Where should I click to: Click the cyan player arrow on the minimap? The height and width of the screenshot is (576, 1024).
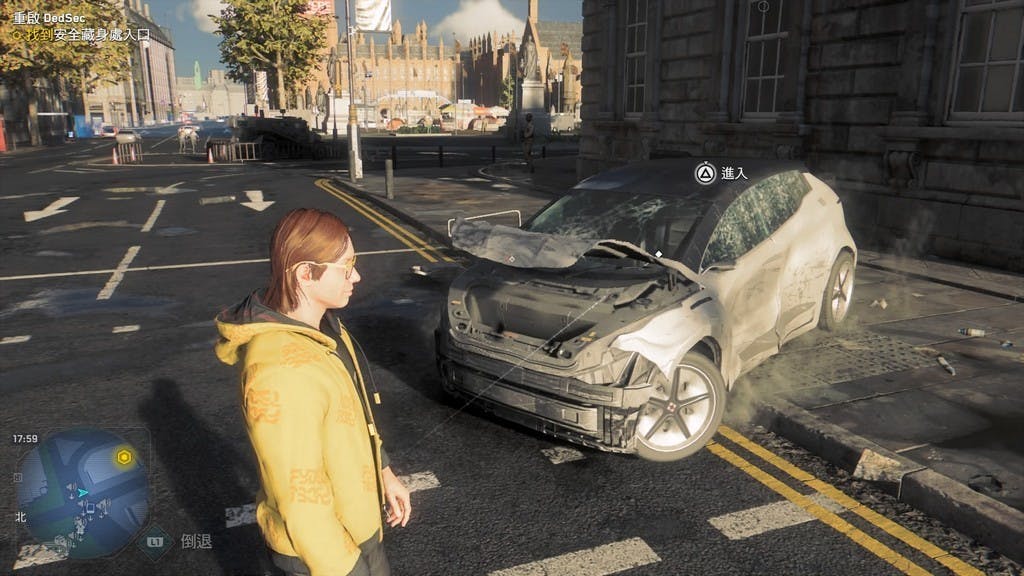pos(84,492)
